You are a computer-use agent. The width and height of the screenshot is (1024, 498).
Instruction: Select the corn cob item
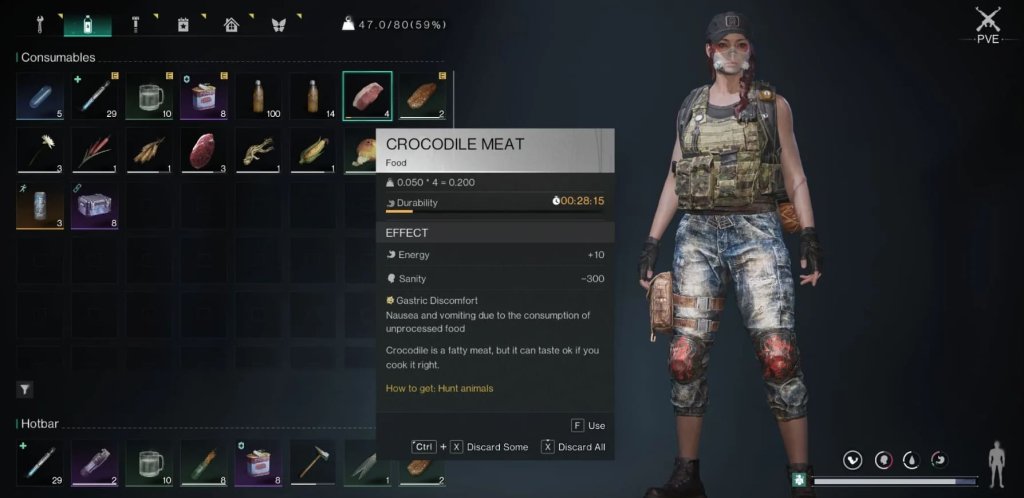coord(313,150)
